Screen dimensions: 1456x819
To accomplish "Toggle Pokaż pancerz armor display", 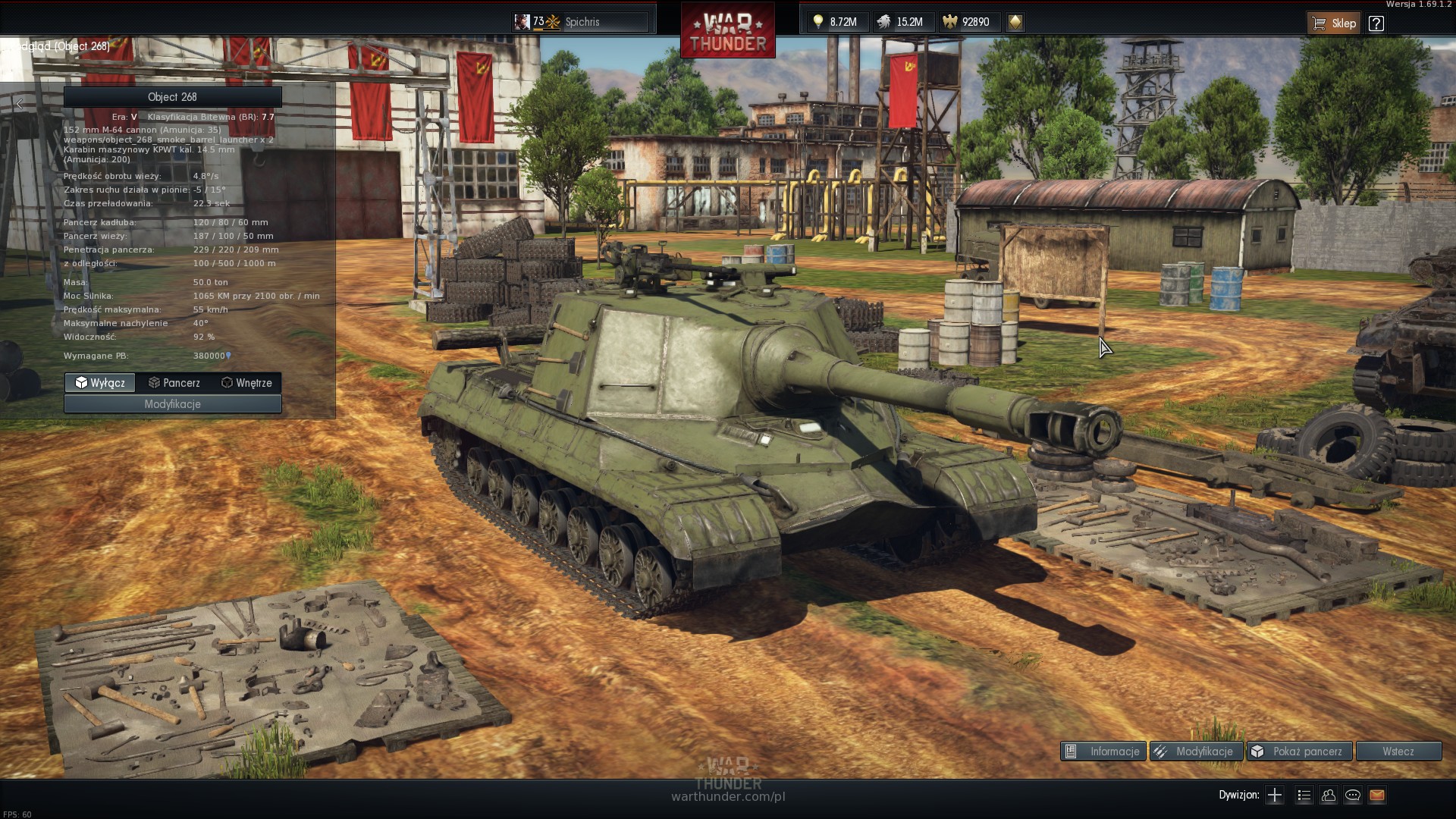I will click(1299, 752).
